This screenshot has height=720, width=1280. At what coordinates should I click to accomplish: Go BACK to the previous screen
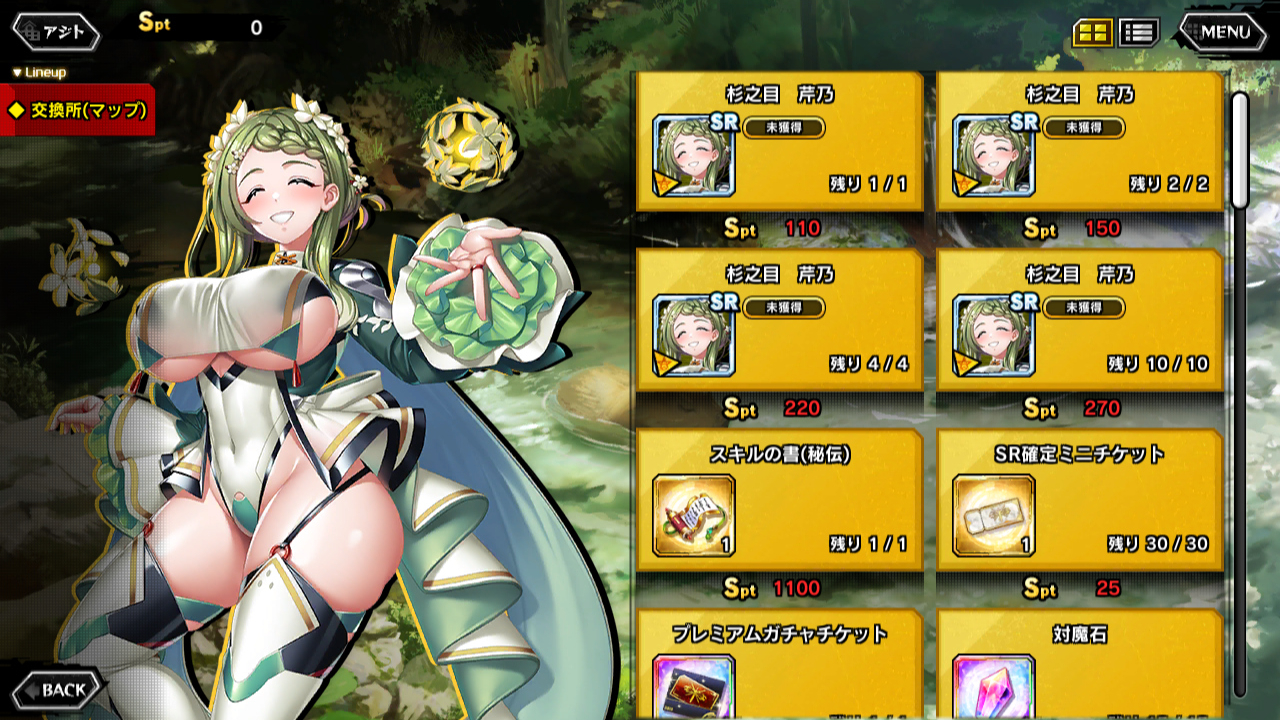click(56, 689)
